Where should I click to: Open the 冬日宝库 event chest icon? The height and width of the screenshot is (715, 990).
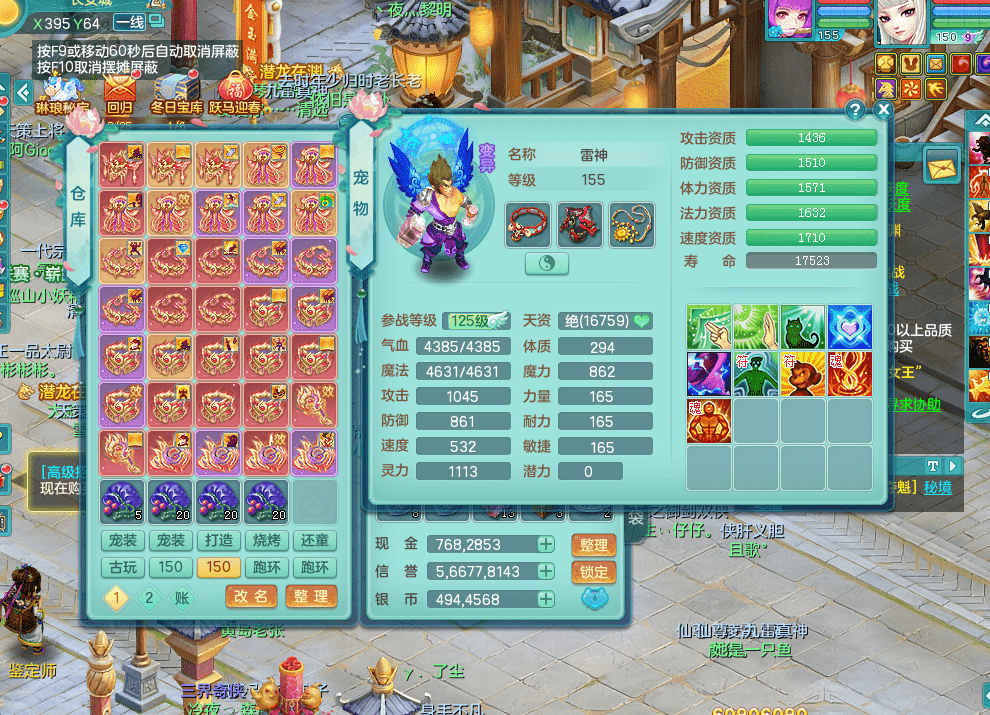(176, 90)
